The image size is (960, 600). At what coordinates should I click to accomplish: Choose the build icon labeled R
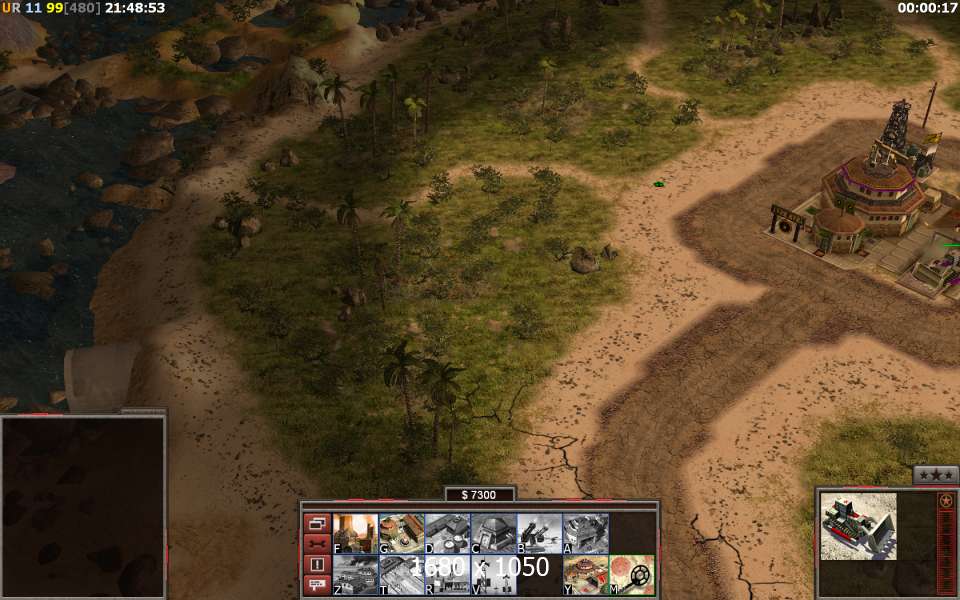[447, 575]
